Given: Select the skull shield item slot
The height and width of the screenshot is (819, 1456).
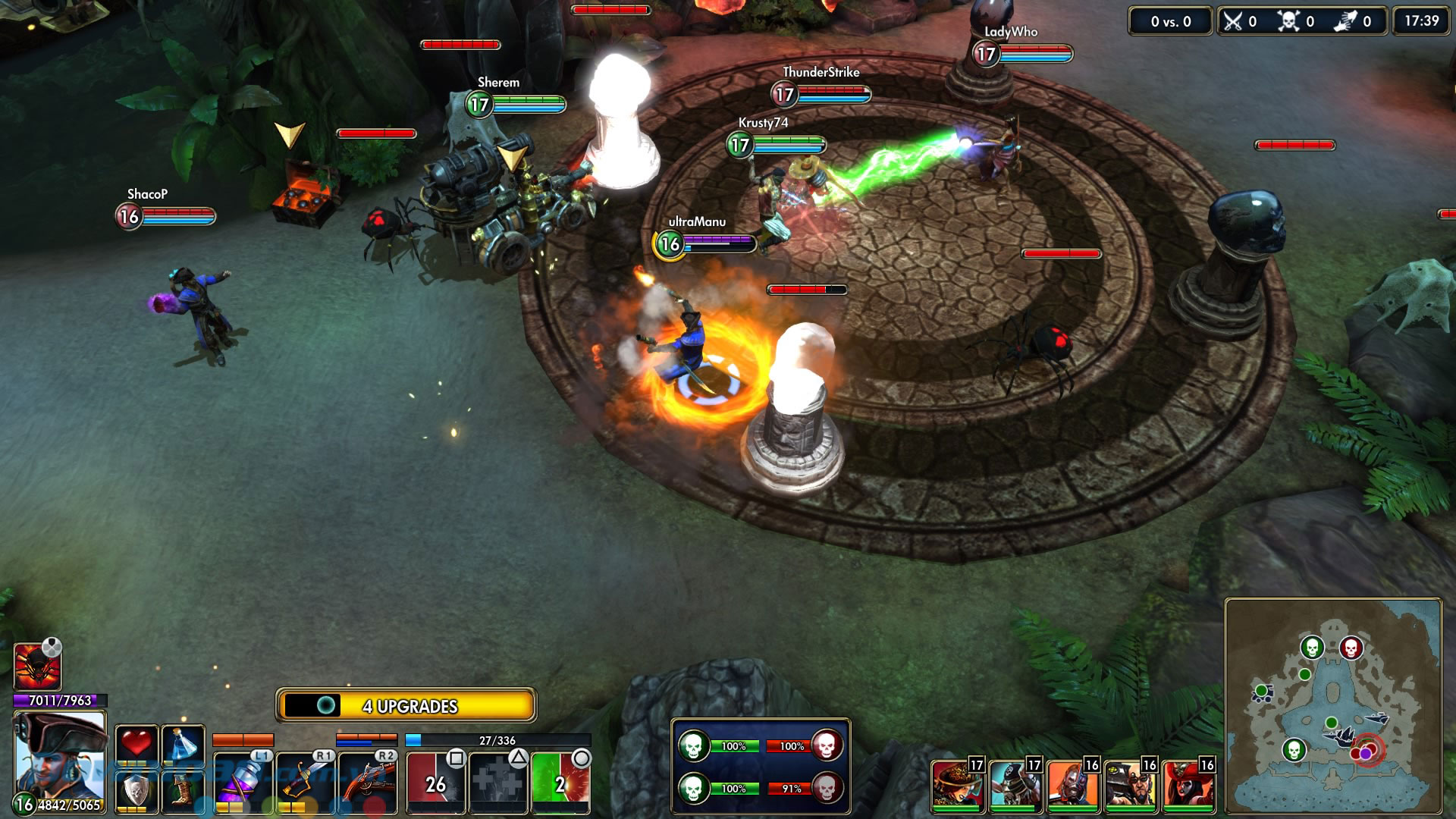Looking at the screenshot, I should coord(136,791).
